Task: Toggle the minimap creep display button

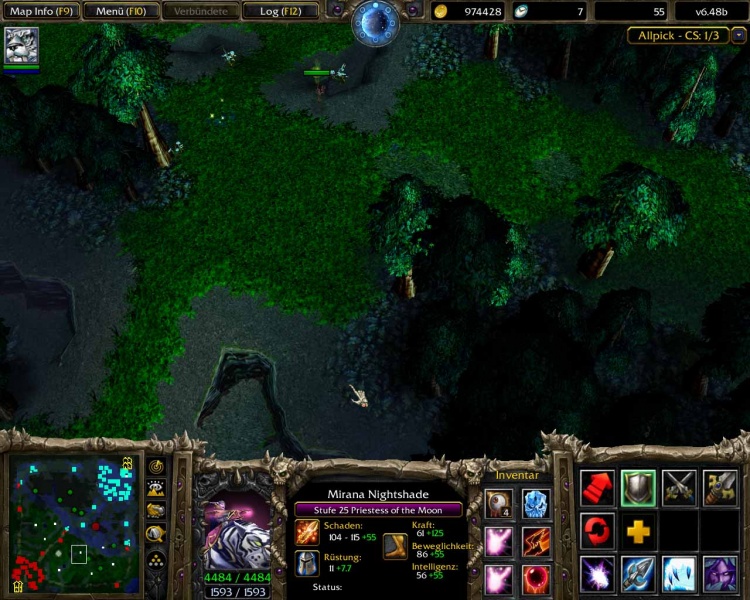Action: tap(156, 534)
